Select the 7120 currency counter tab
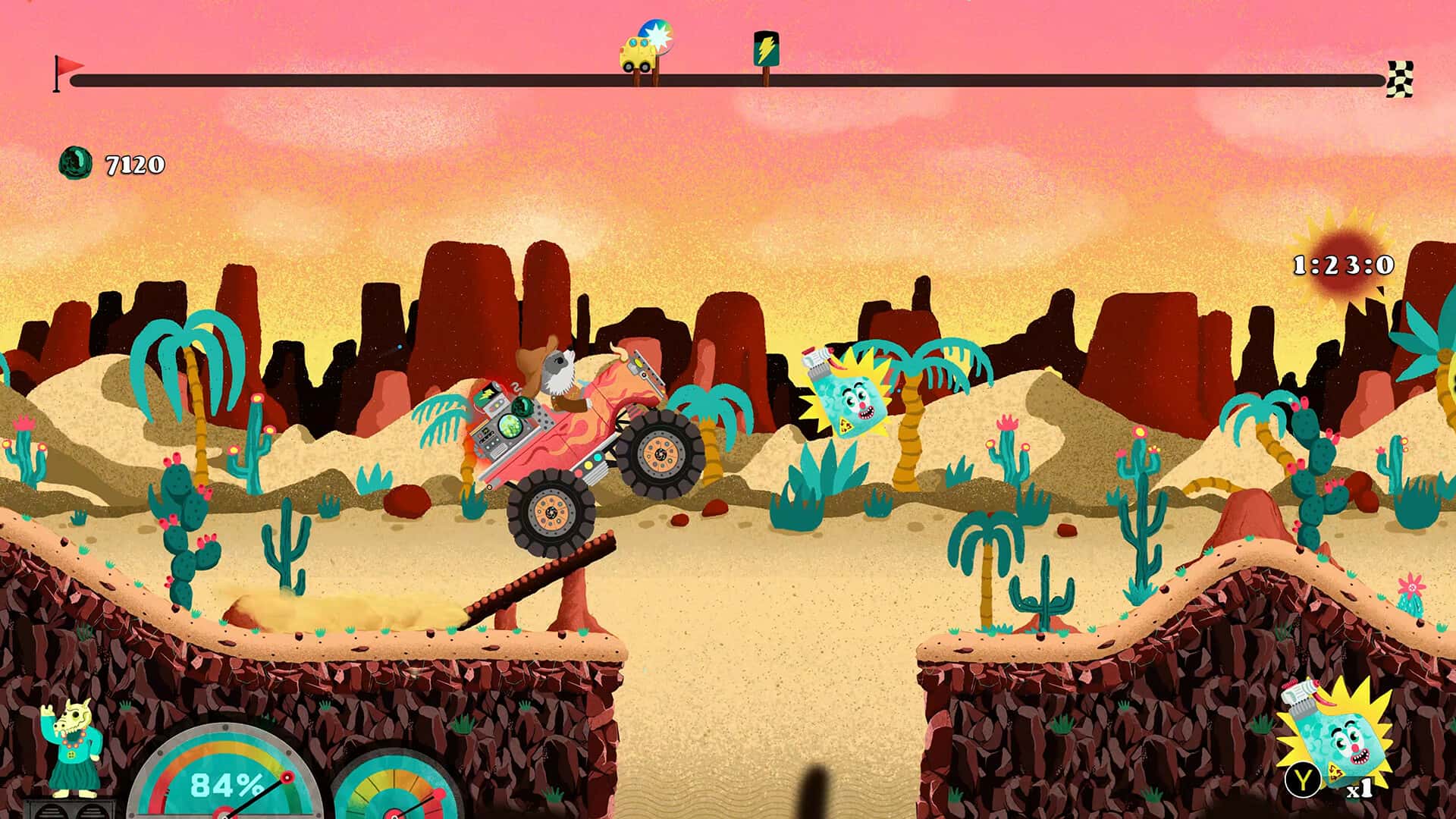The width and height of the screenshot is (1456, 819). click(x=133, y=162)
